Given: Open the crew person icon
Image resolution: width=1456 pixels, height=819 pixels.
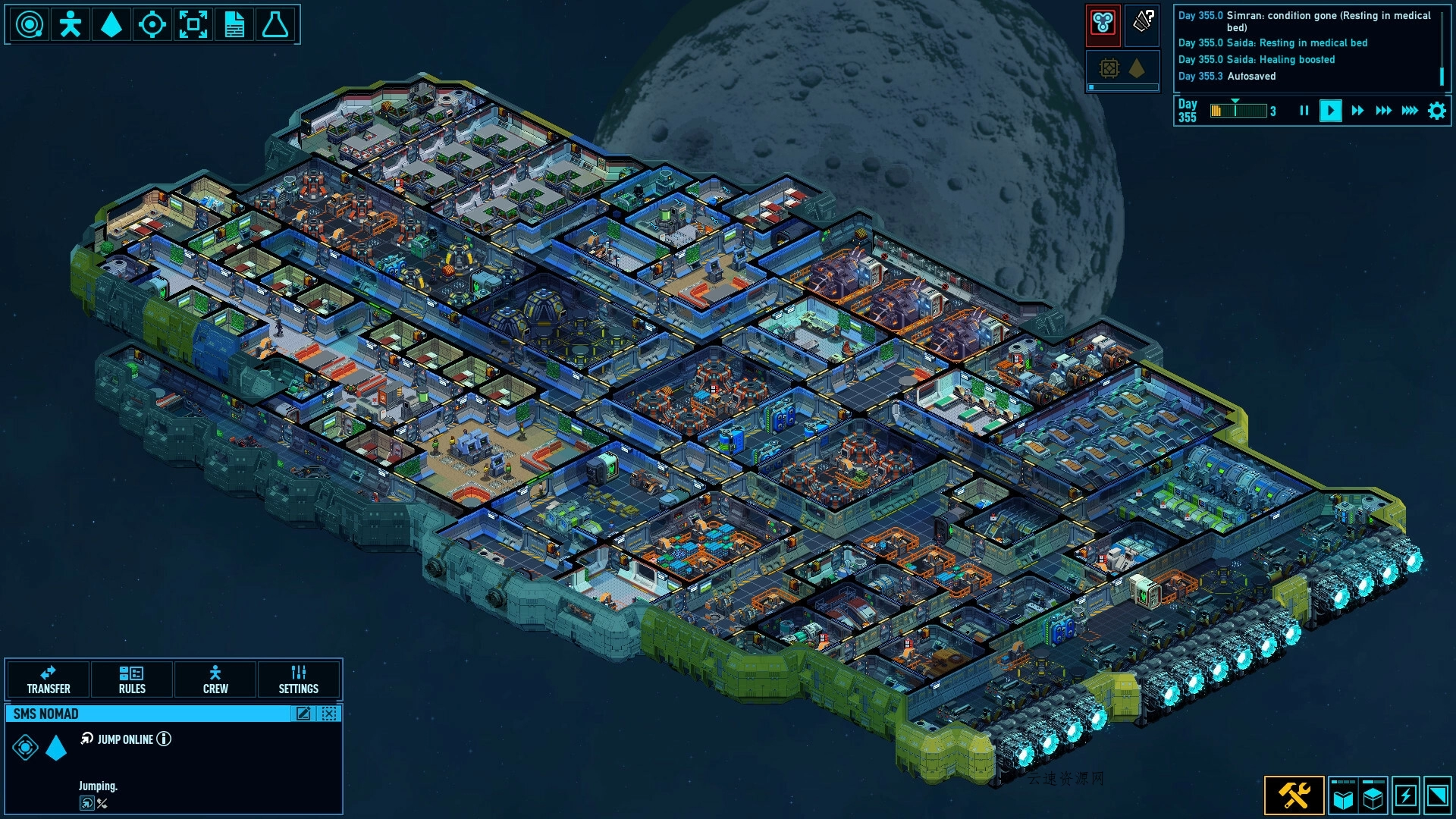Looking at the screenshot, I should click(71, 25).
